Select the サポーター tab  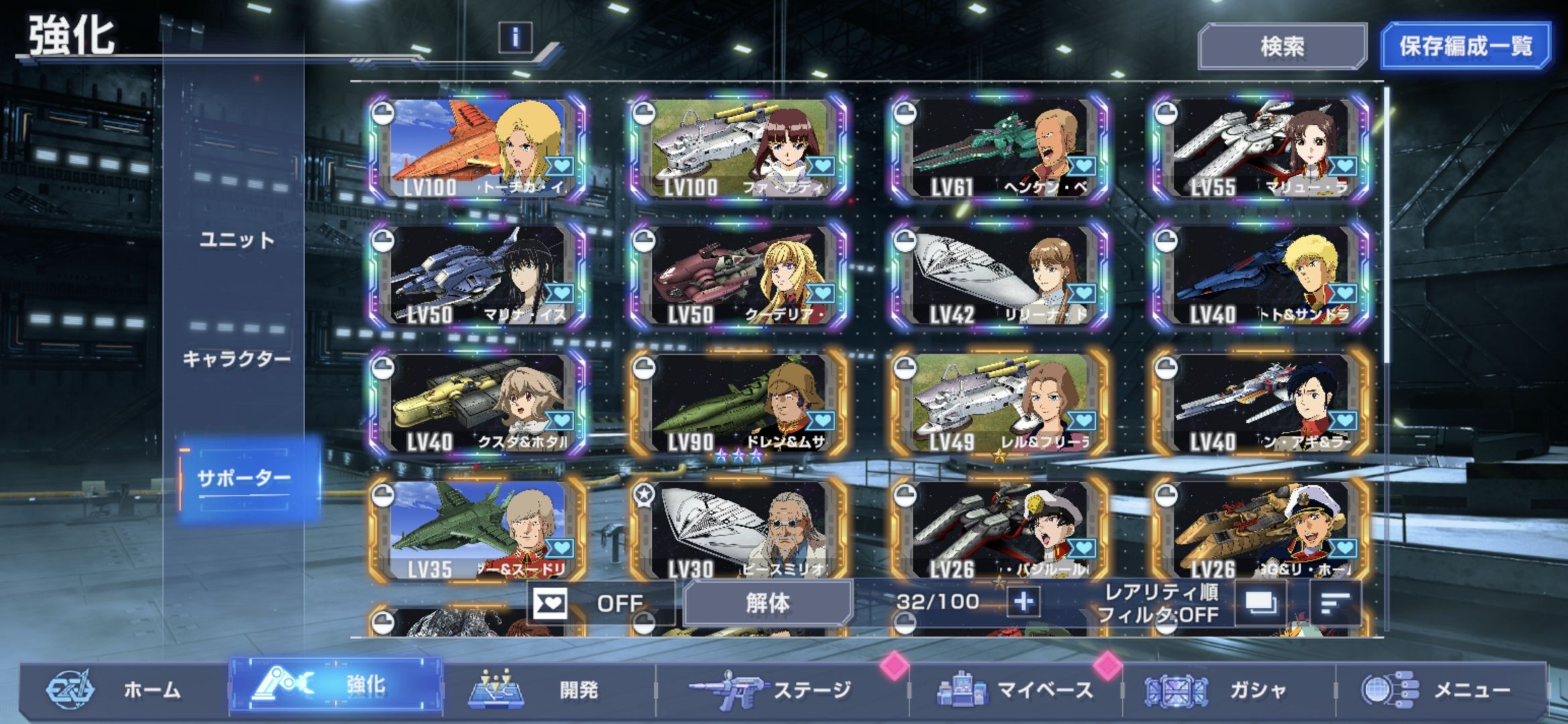(x=244, y=478)
